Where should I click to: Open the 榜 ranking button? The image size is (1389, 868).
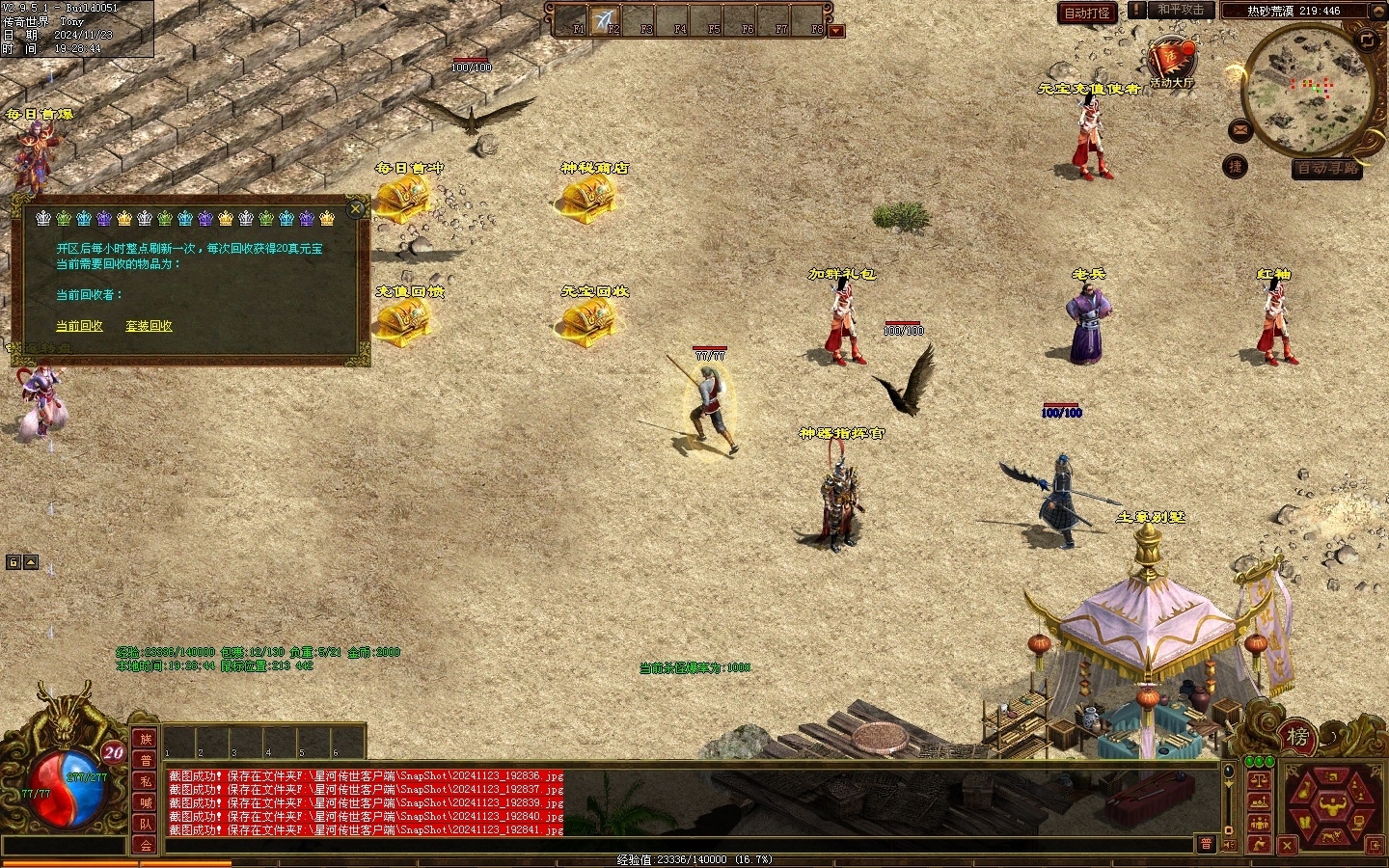[x=1297, y=738]
